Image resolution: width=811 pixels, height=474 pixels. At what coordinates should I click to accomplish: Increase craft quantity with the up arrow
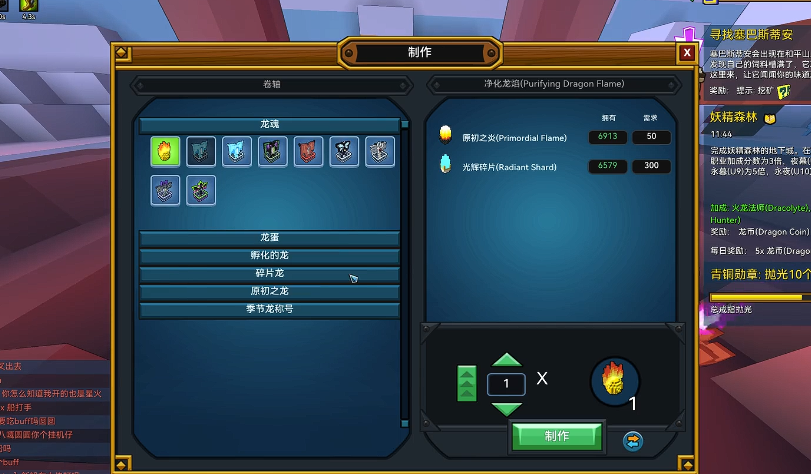[507, 360]
